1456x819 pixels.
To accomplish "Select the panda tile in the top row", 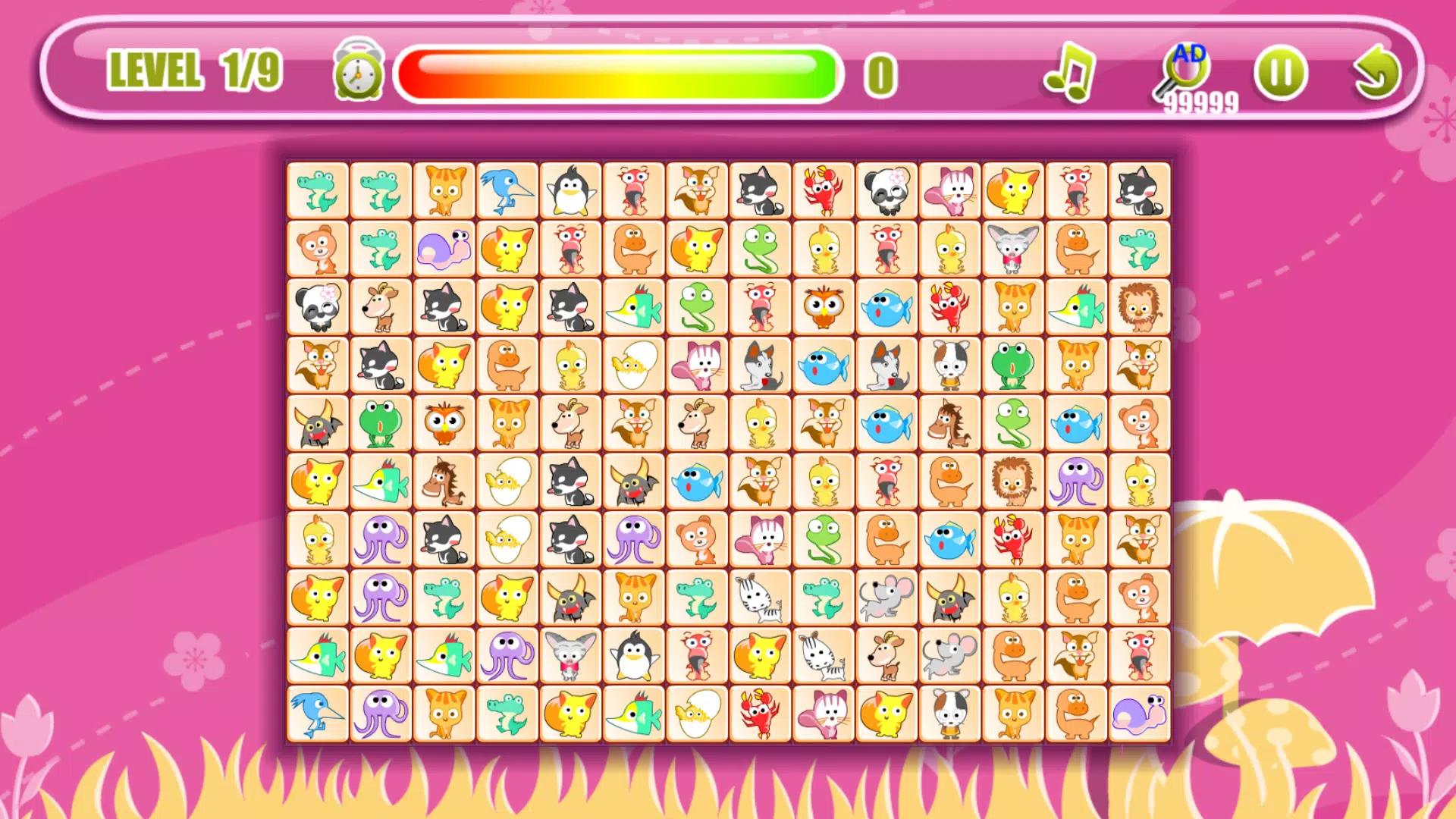I will tap(886, 190).
